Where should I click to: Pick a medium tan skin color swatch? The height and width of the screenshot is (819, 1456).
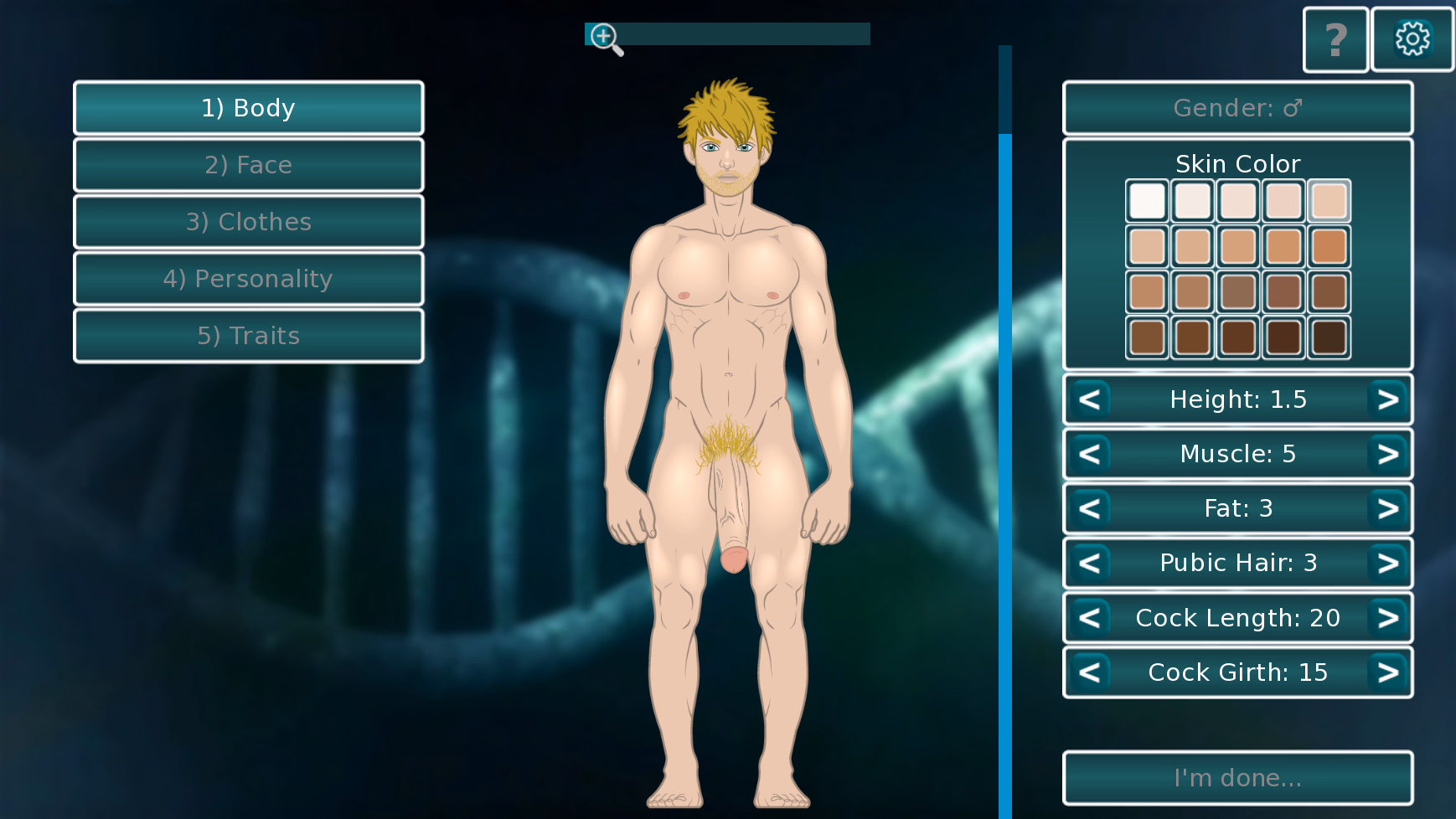[1237, 246]
